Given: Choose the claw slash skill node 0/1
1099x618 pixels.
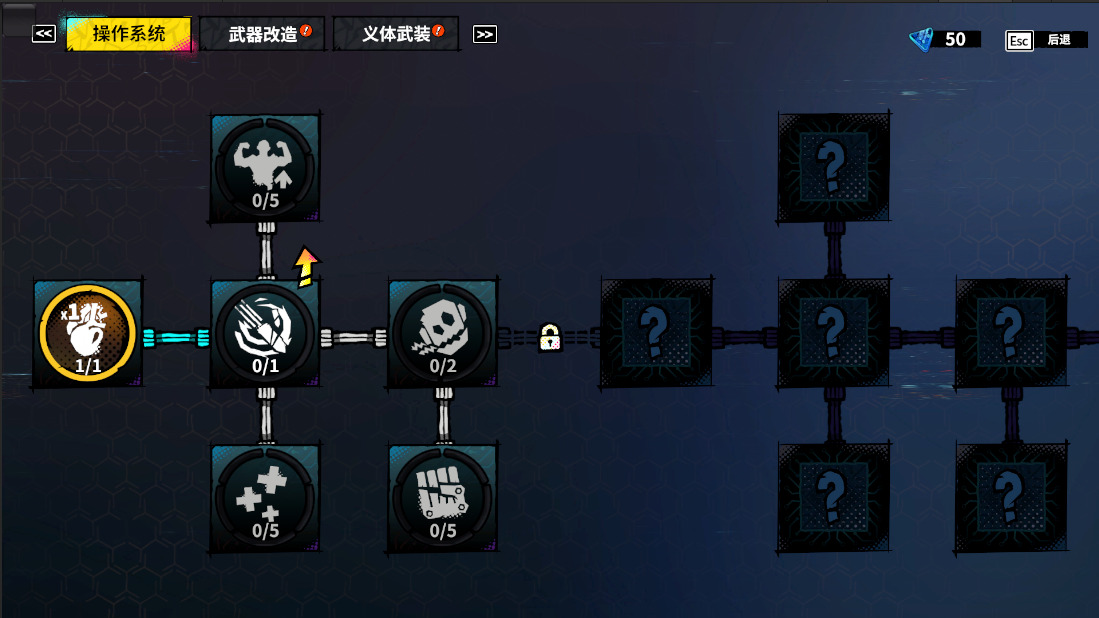Looking at the screenshot, I should (265, 334).
